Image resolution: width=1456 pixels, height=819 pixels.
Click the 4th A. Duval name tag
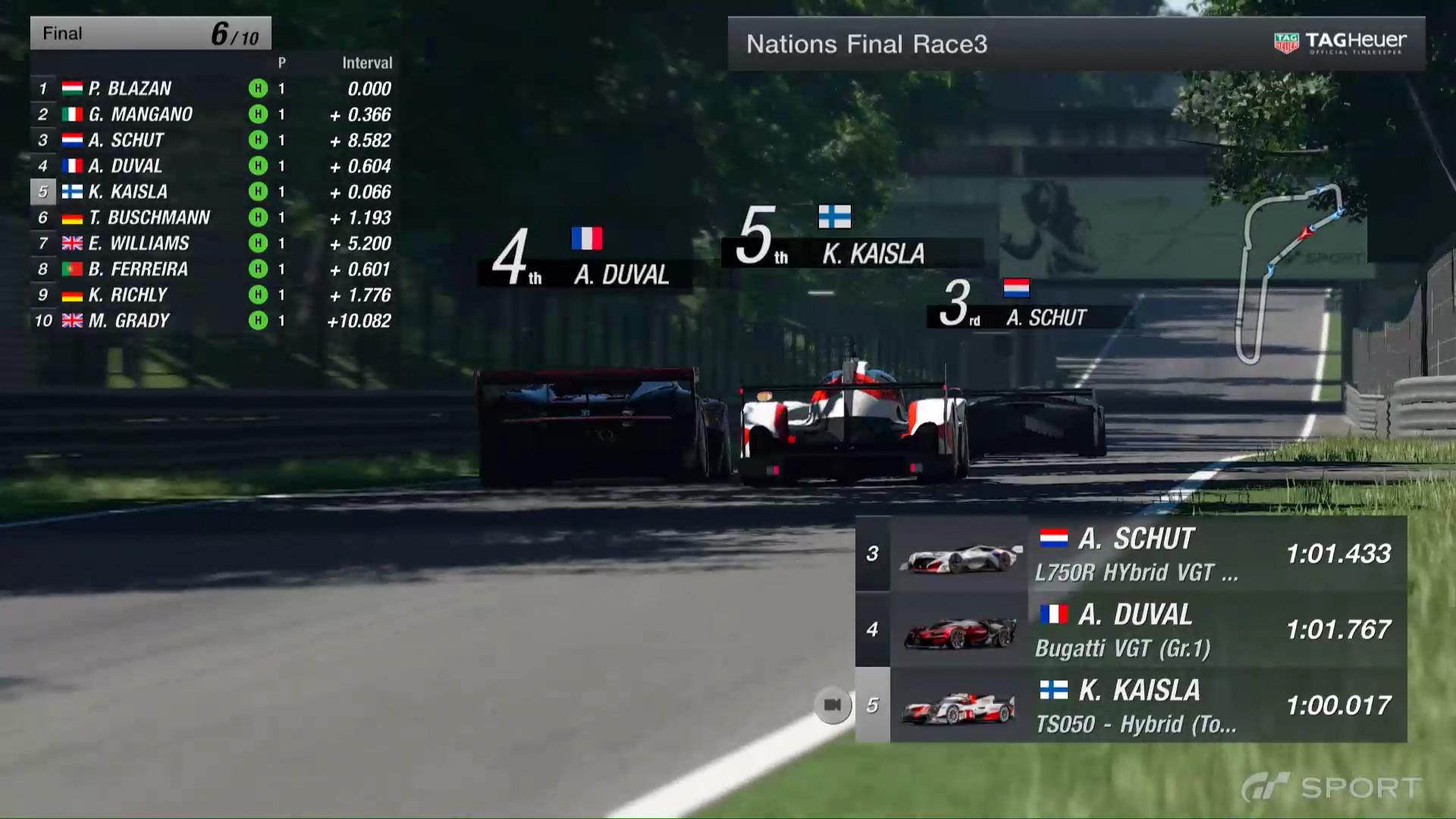pos(584,262)
